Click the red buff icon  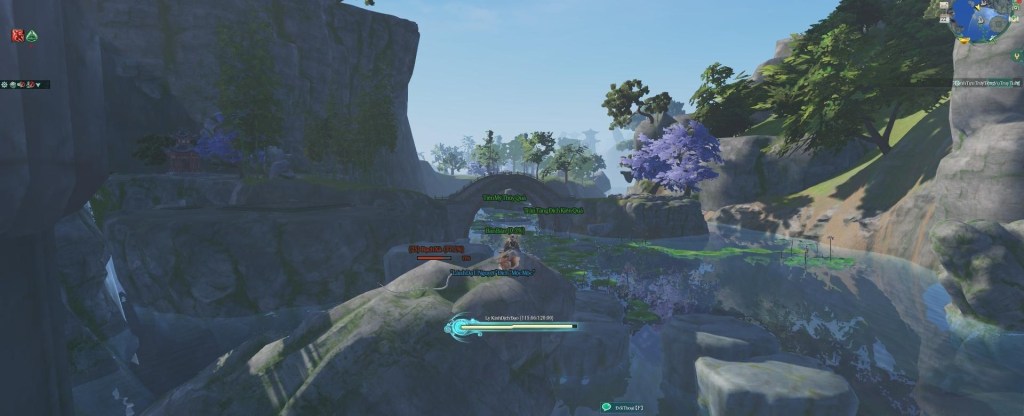[x=17, y=35]
